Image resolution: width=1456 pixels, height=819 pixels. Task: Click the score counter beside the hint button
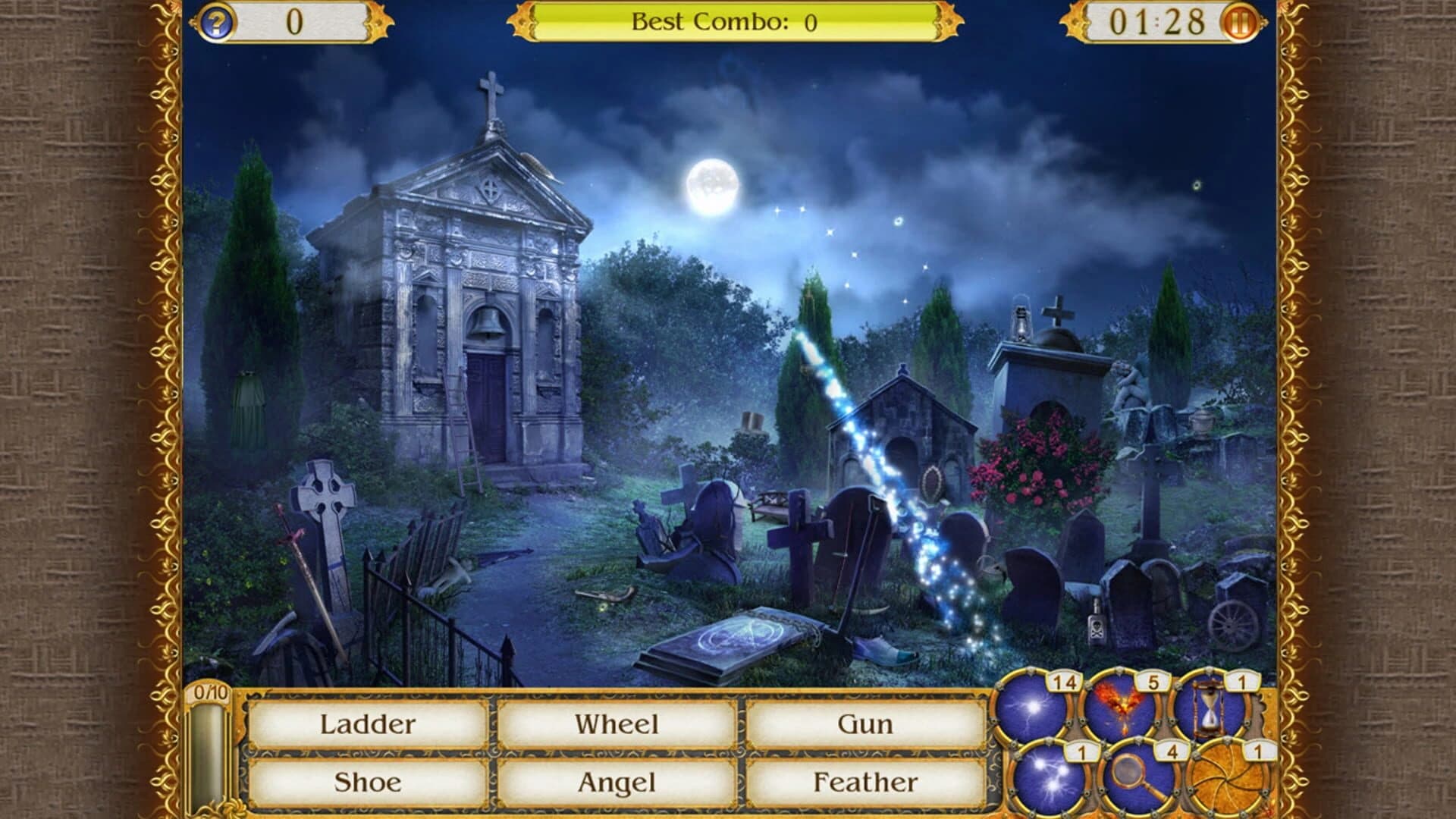296,21
